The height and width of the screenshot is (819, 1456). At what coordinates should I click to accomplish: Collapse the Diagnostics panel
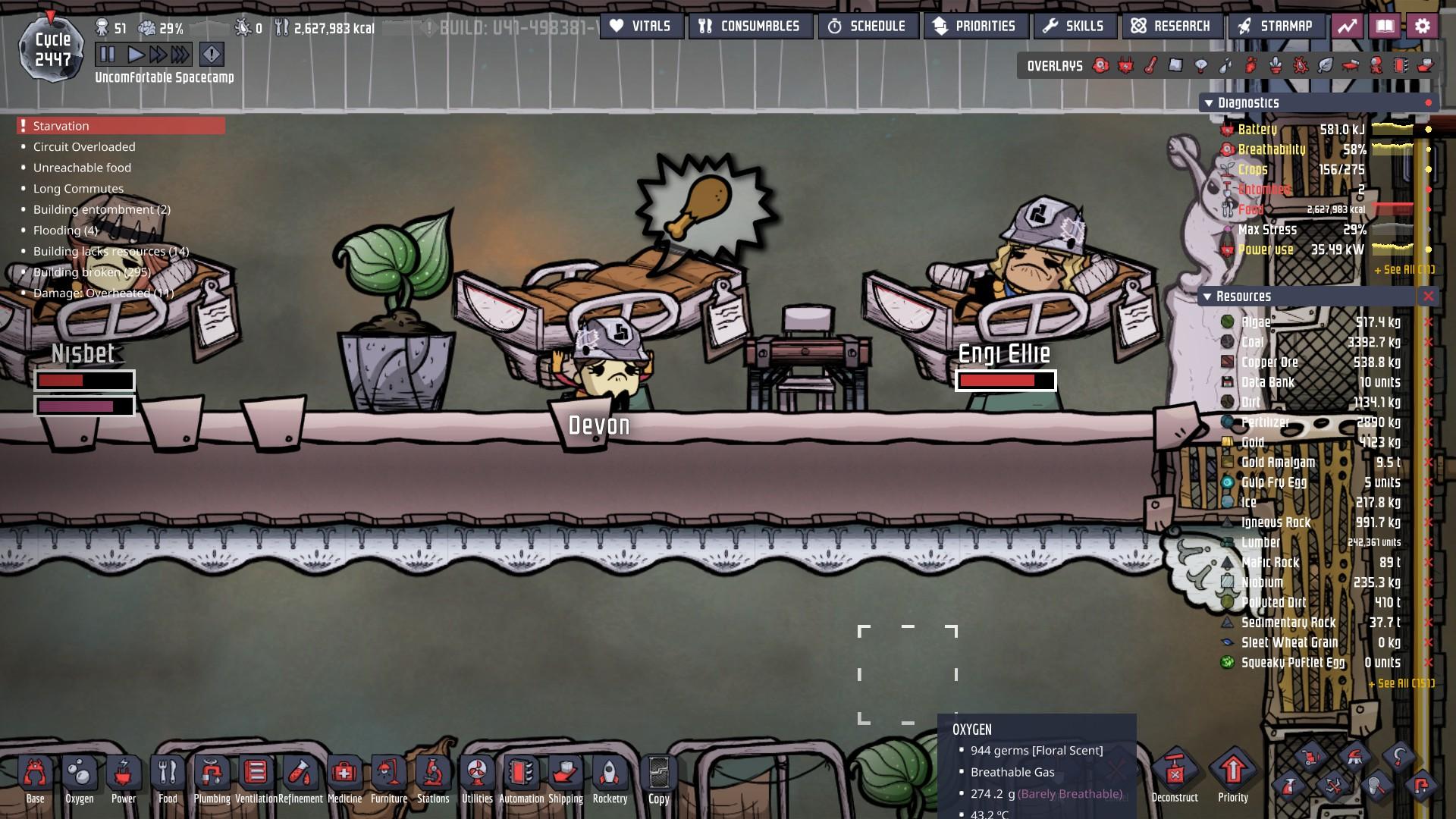(x=1207, y=102)
